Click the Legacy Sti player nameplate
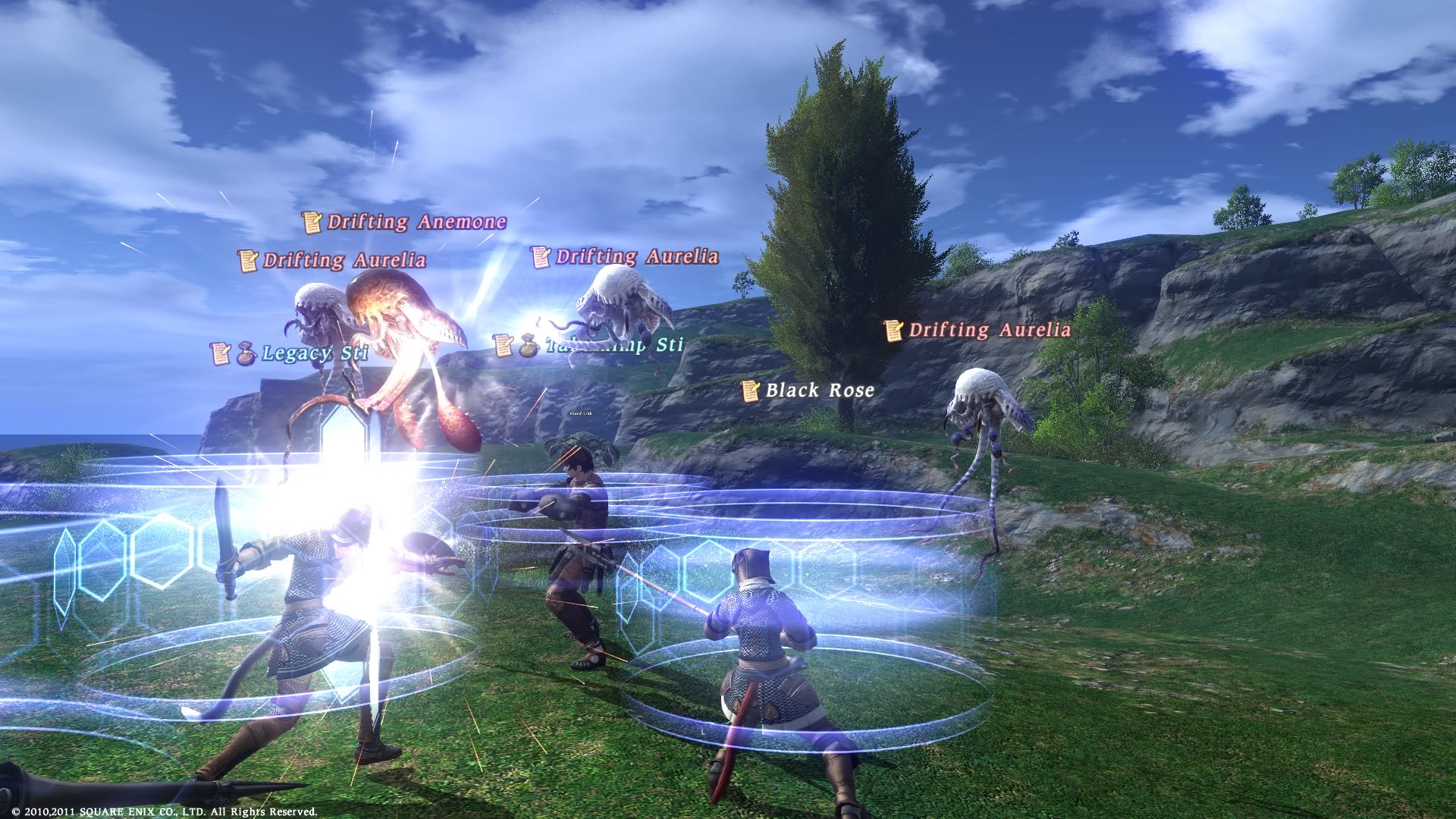The width and height of the screenshot is (1456, 819). pyautogui.click(x=314, y=353)
